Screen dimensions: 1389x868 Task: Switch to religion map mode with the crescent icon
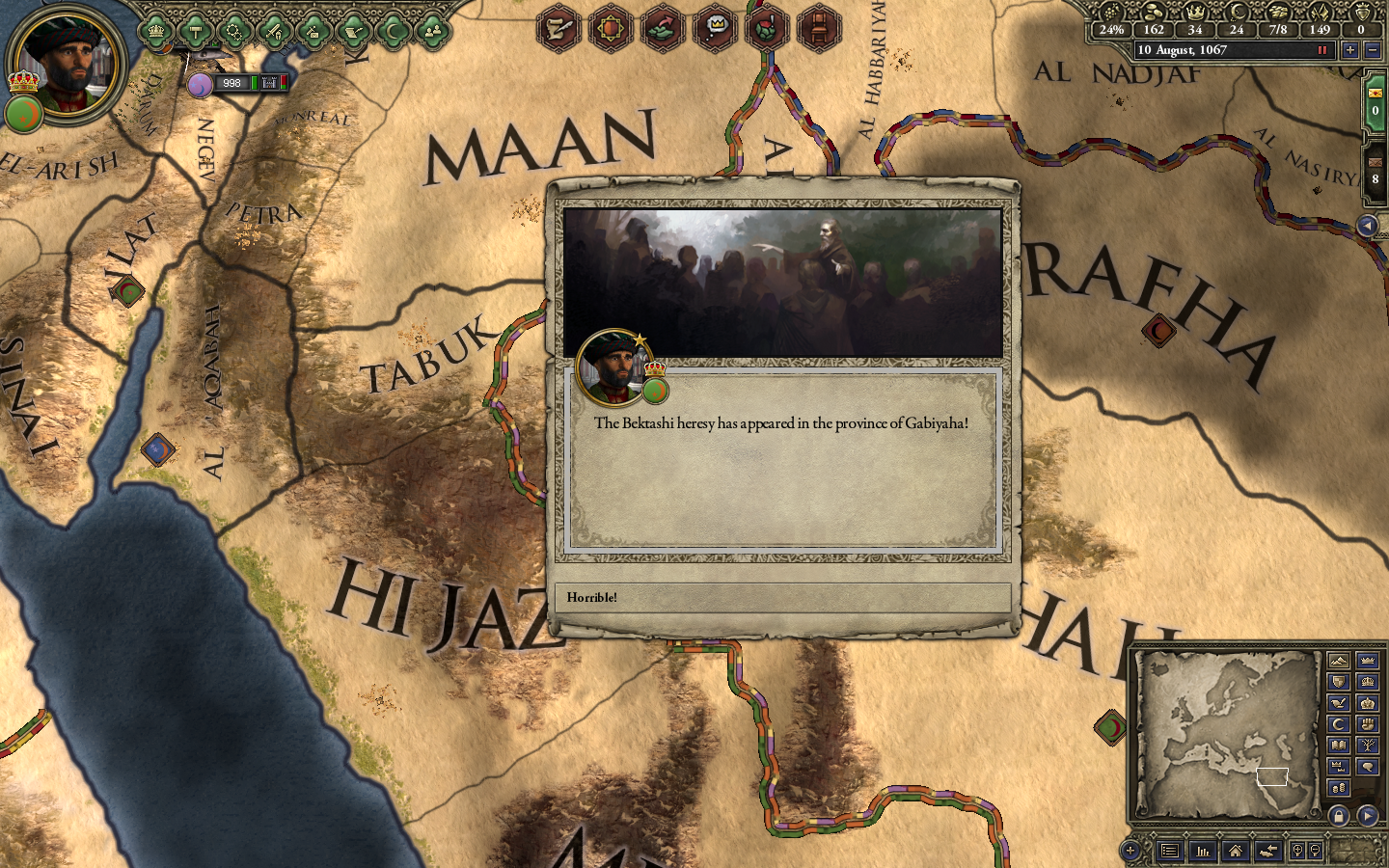[x=1338, y=723]
